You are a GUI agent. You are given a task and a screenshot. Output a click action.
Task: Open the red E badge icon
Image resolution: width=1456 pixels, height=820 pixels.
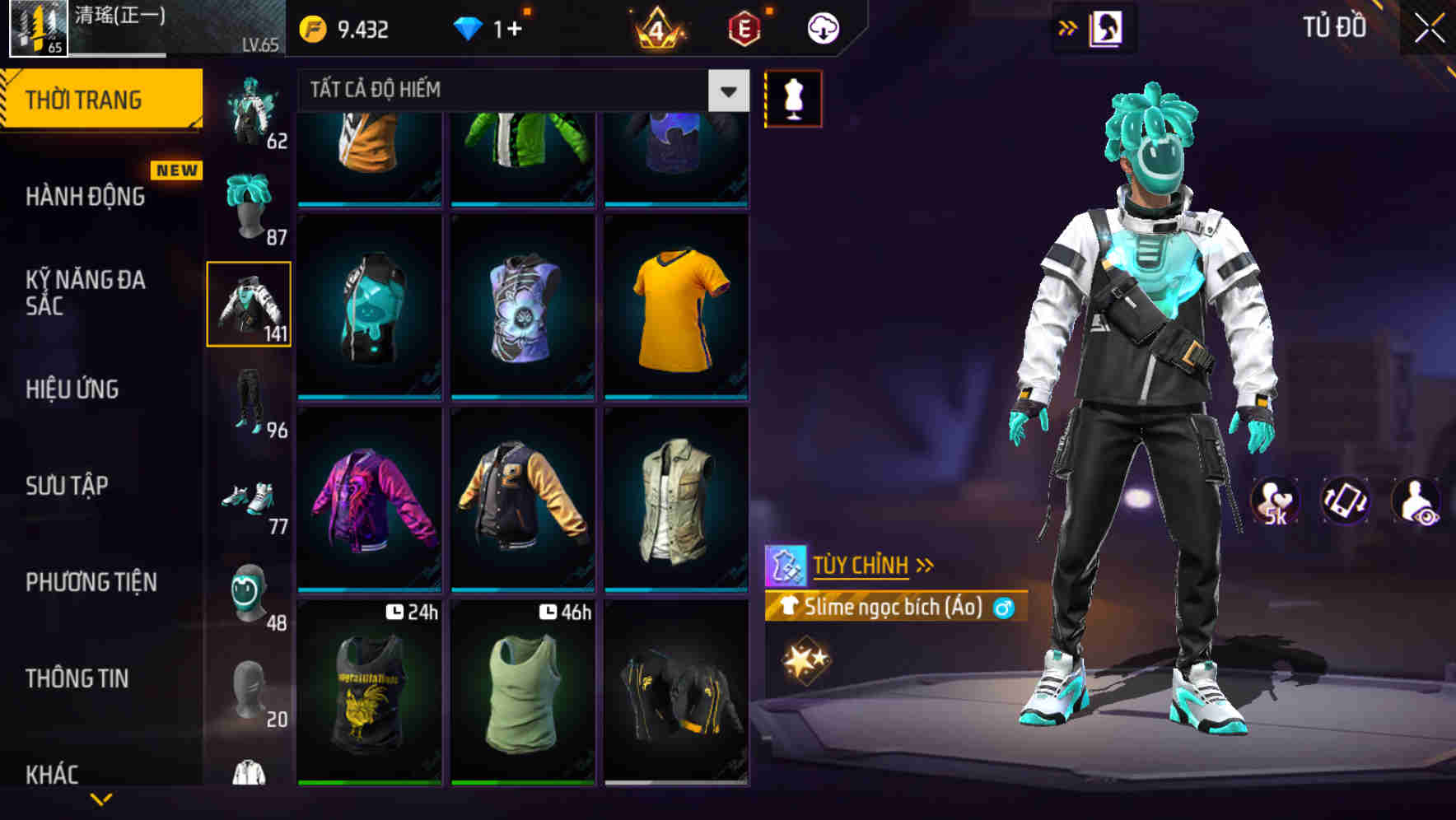pyautogui.click(x=743, y=27)
